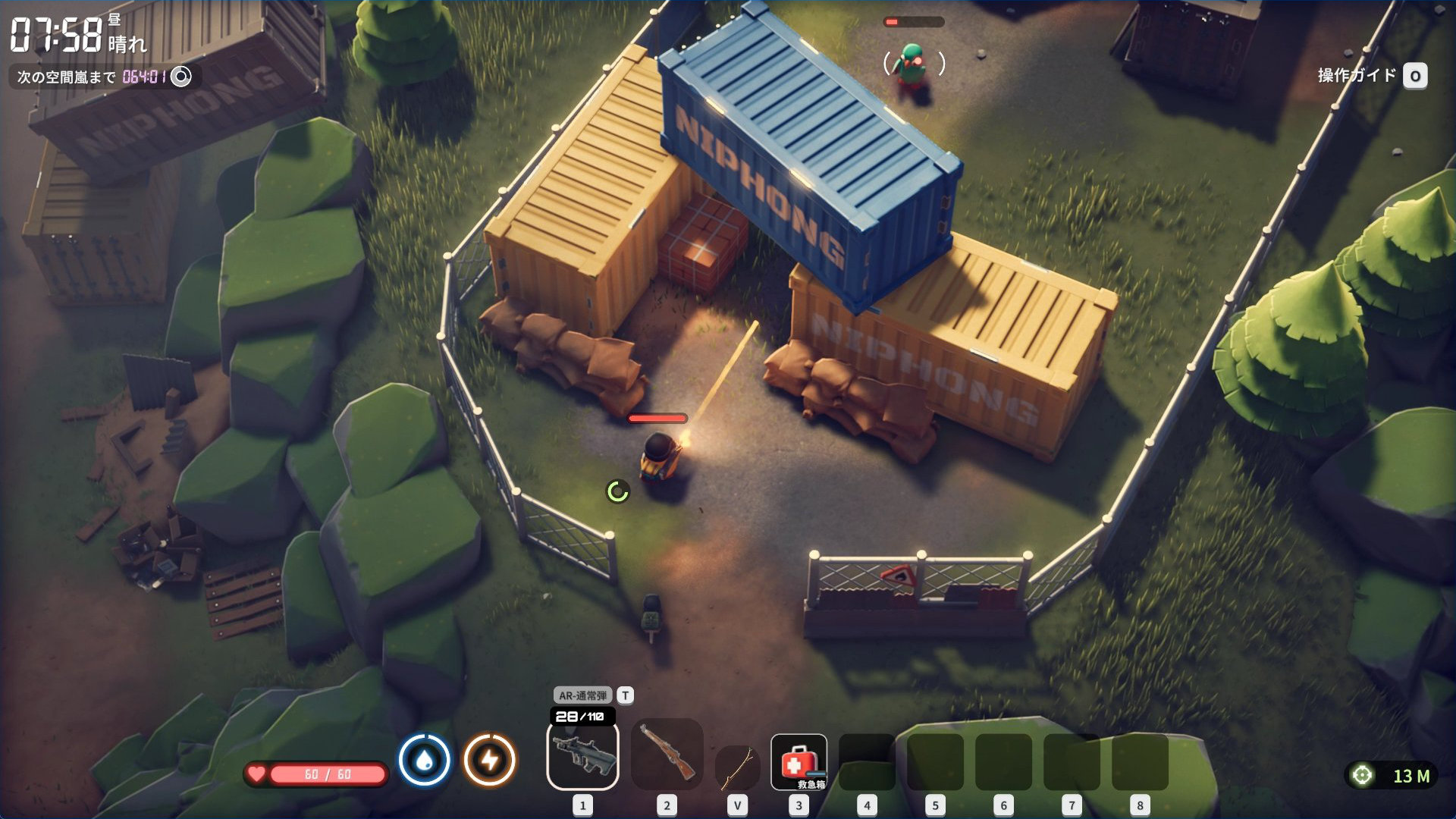Select the assault rifle hotbar slot

[582, 755]
